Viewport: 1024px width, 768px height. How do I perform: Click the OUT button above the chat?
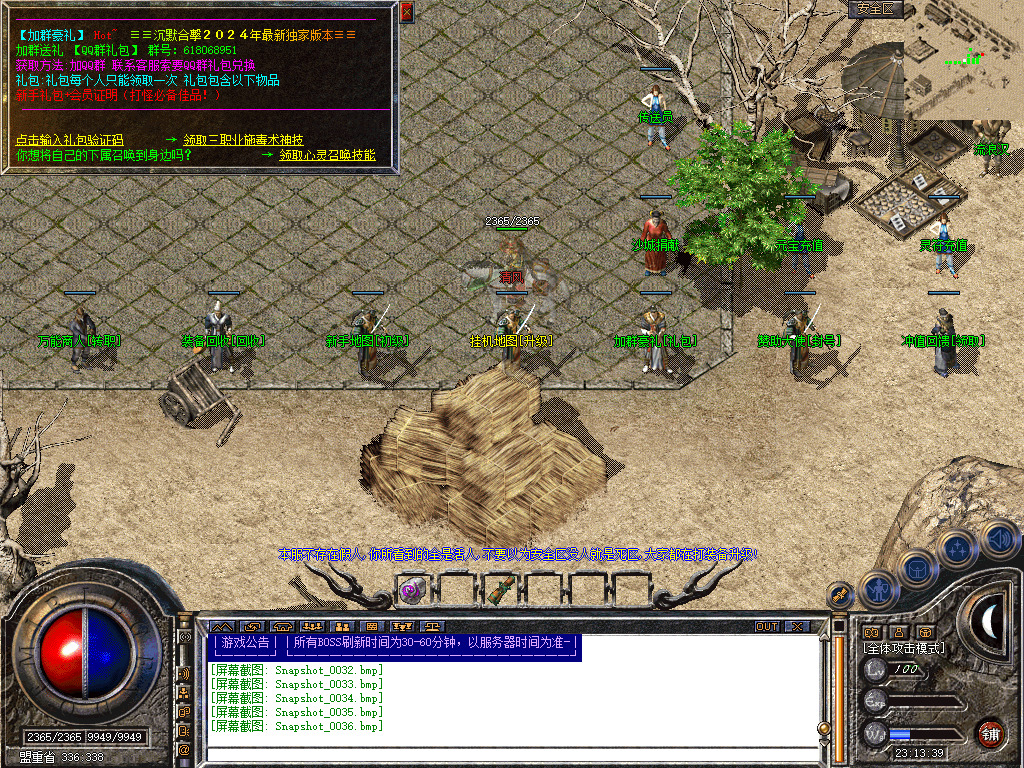click(x=767, y=627)
